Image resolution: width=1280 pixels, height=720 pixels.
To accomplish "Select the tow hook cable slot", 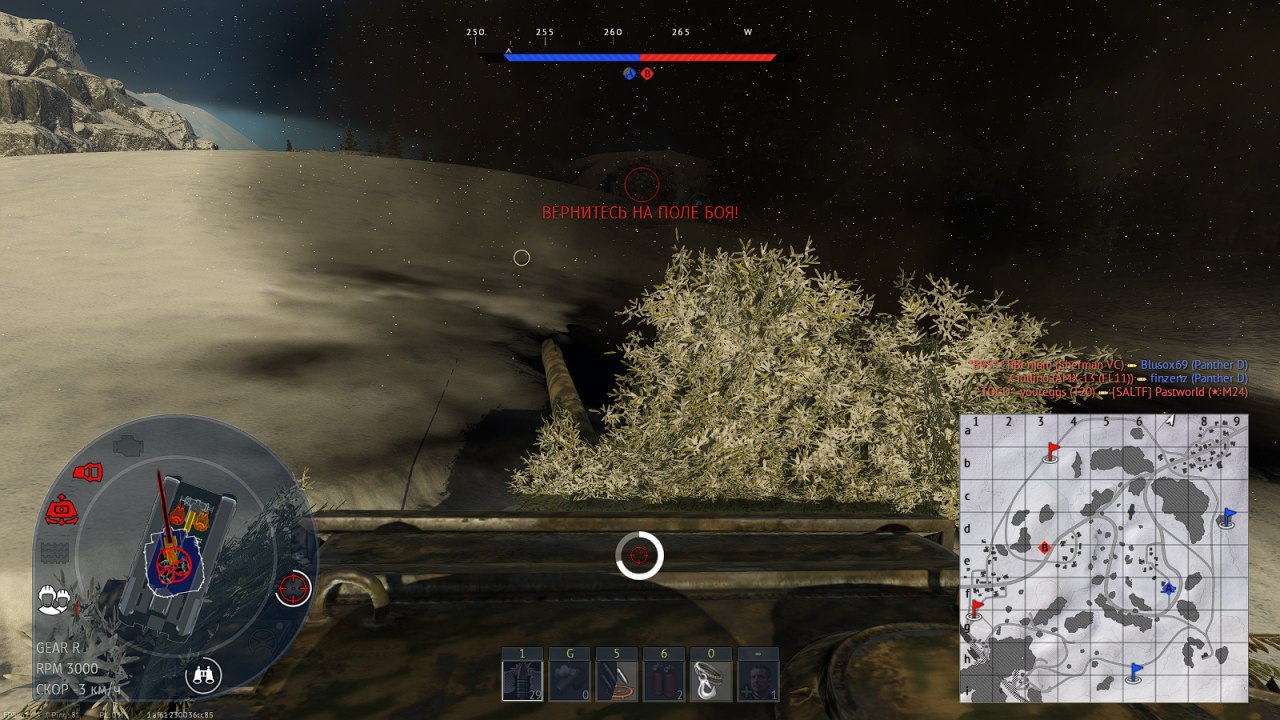I will (x=710, y=680).
